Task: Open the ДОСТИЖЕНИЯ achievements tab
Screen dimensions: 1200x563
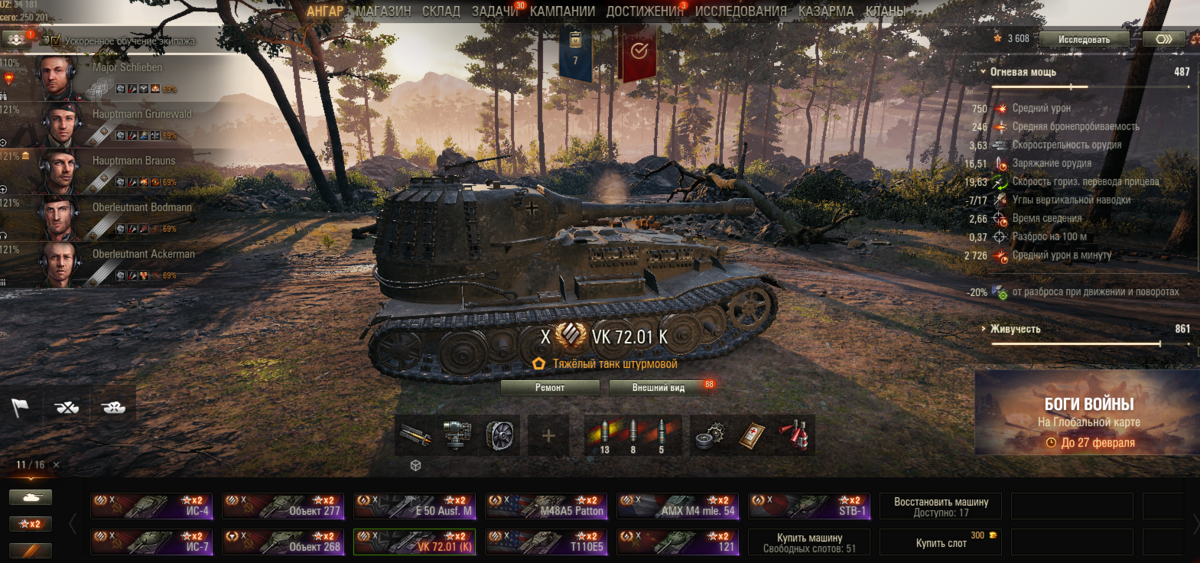Action: tap(644, 11)
